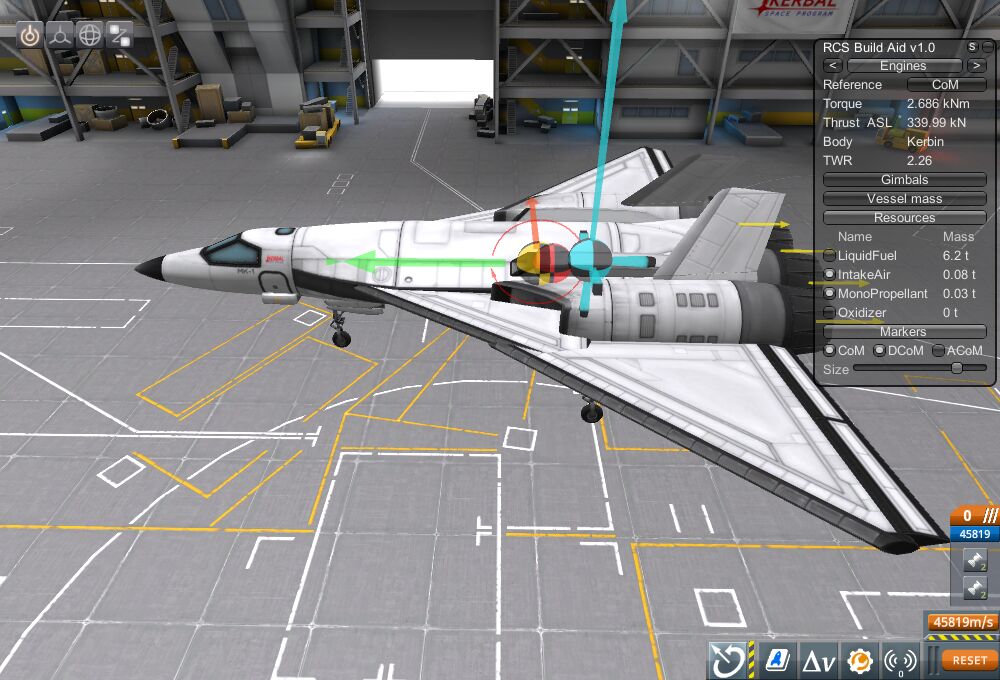Select the blue rocket toolbar icon
Screen dimensions: 1000x680
tap(775, 660)
